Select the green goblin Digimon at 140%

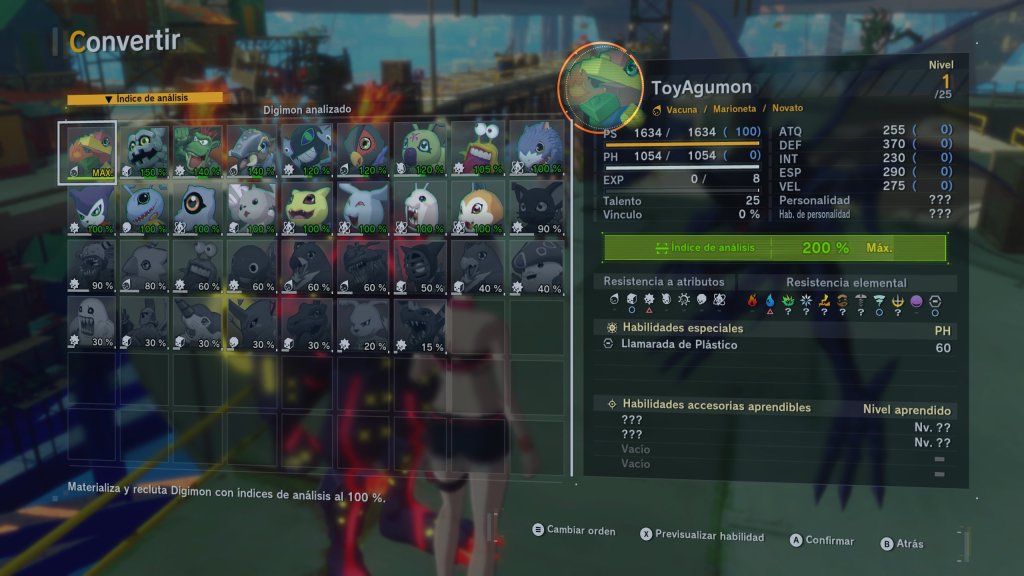198,152
